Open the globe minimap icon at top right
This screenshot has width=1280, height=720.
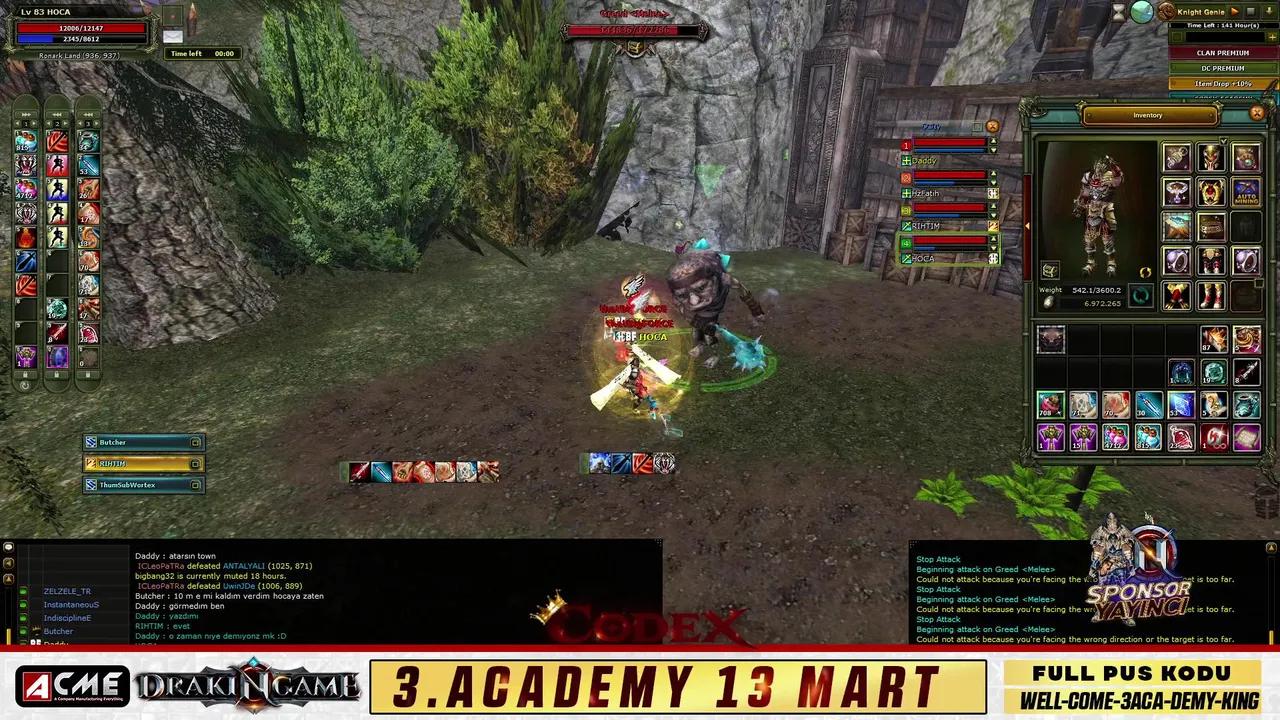click(1142, 13)
